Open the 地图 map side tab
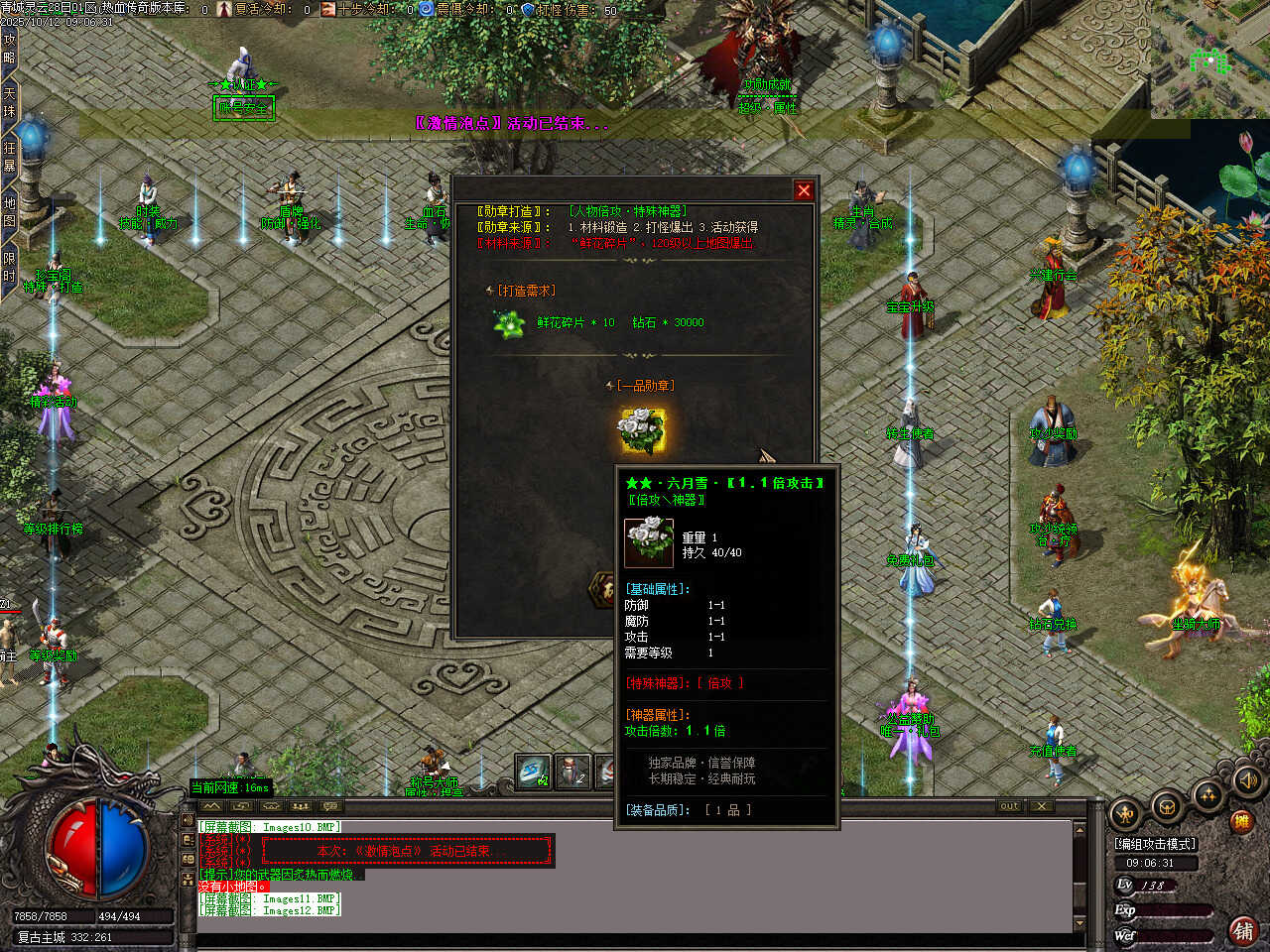 pyautogui.click(x=9, y=210)
